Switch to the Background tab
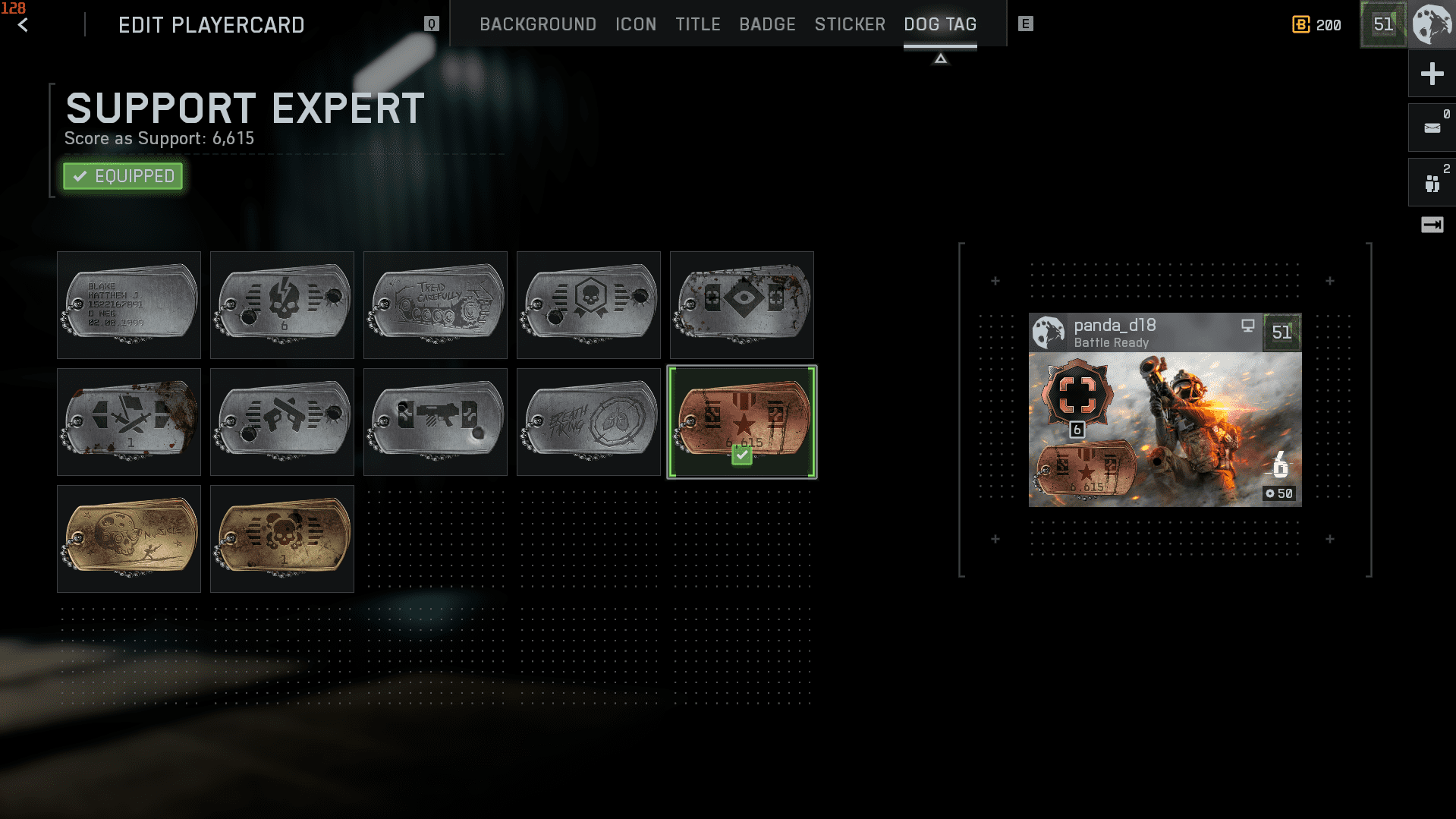The width and height of the screenshot is (1456, 819). click(x=537, y=24)
